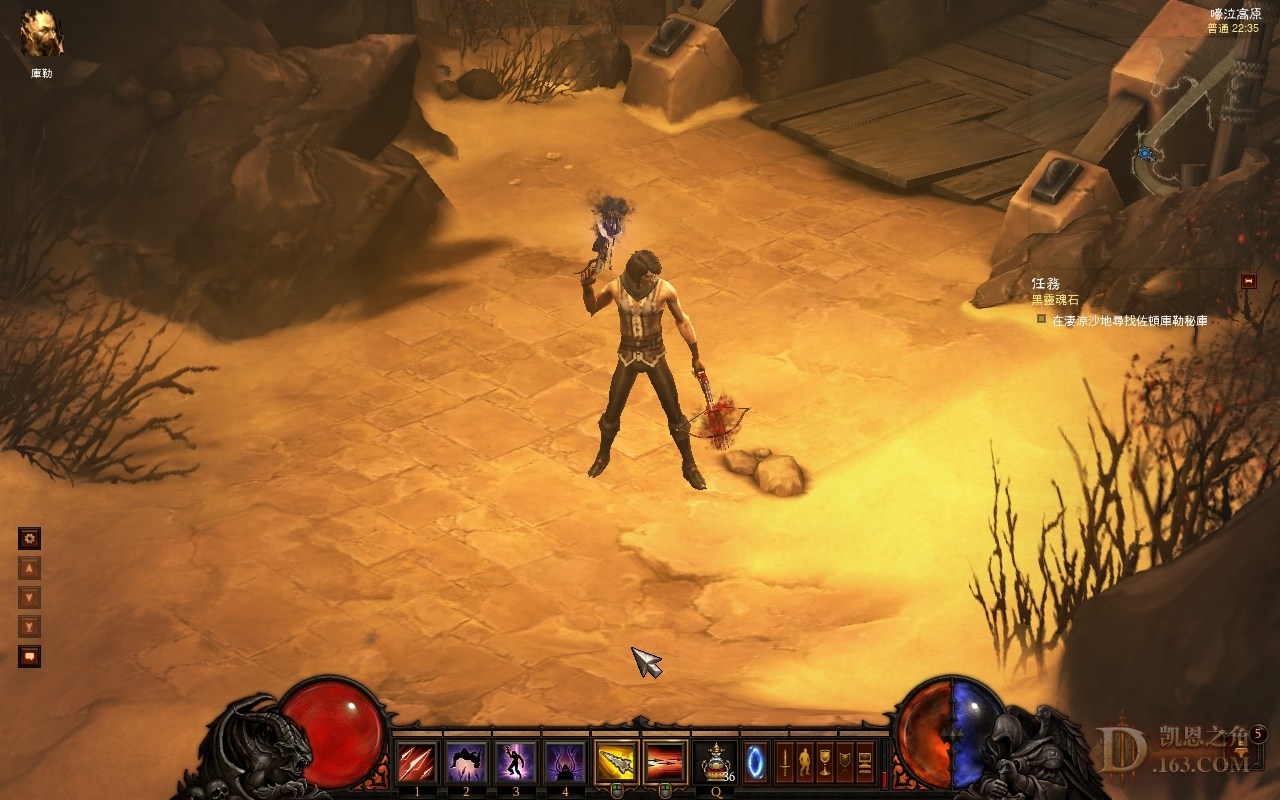The image size is (1280, 800).
Task: Jump to the bottom of the chat log
Action: pos(30,627)
